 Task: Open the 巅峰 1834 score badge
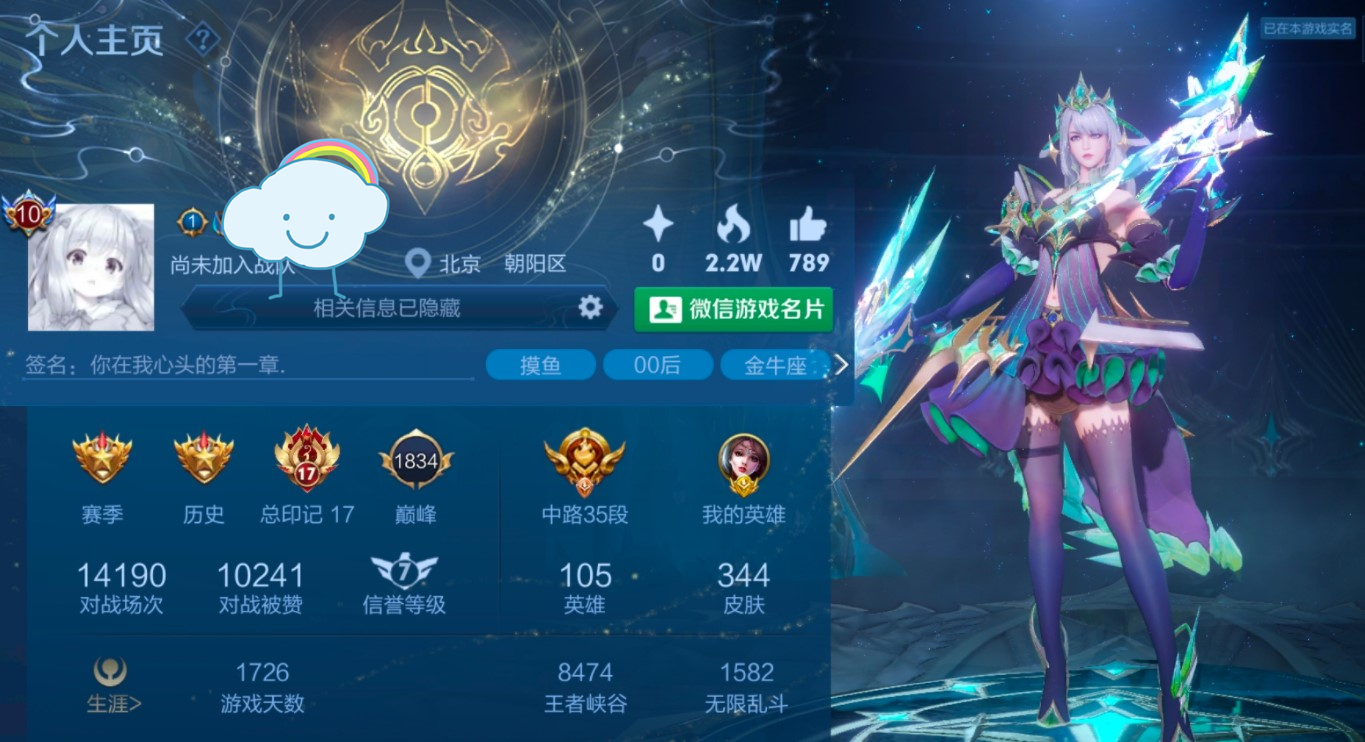[416, 461]
